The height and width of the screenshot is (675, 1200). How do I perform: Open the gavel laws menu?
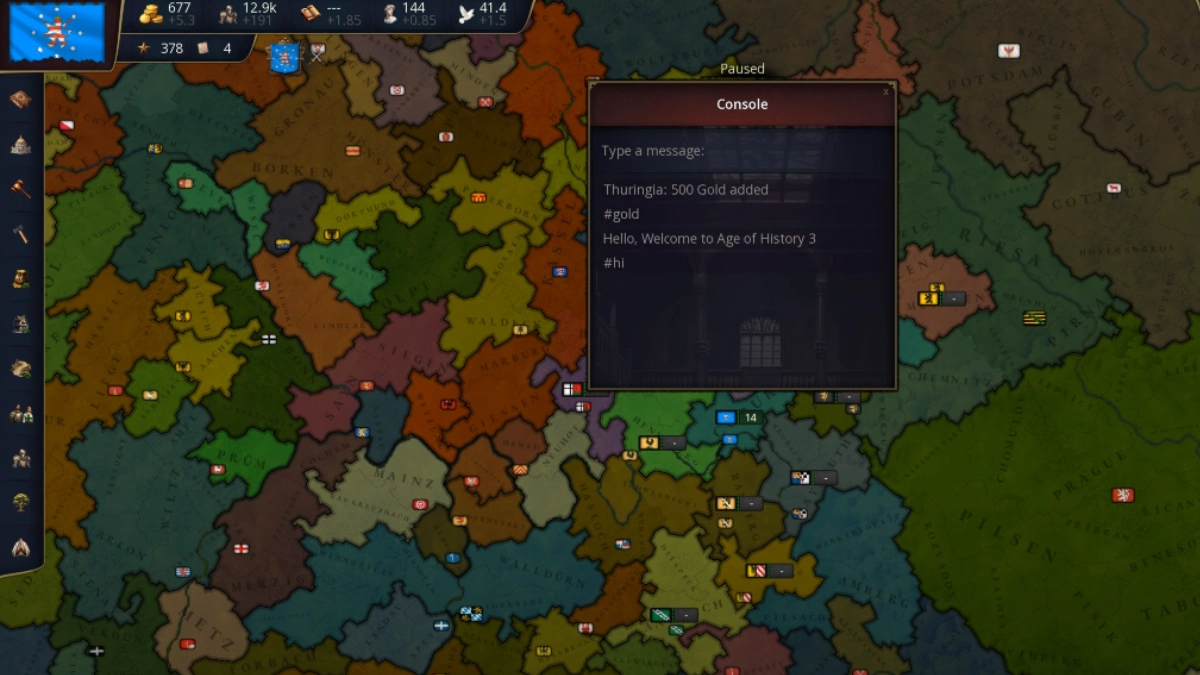21,189
